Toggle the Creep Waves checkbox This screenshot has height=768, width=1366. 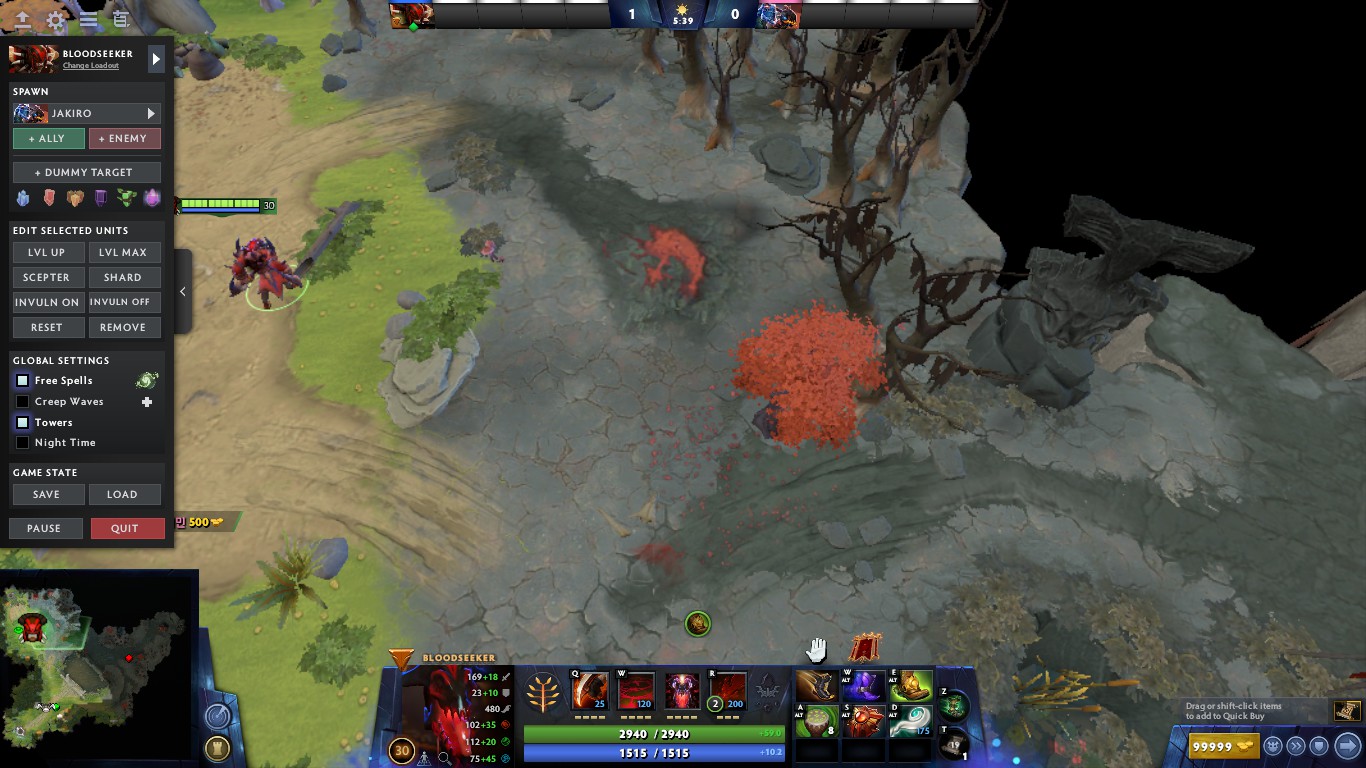tap(22, 401)
